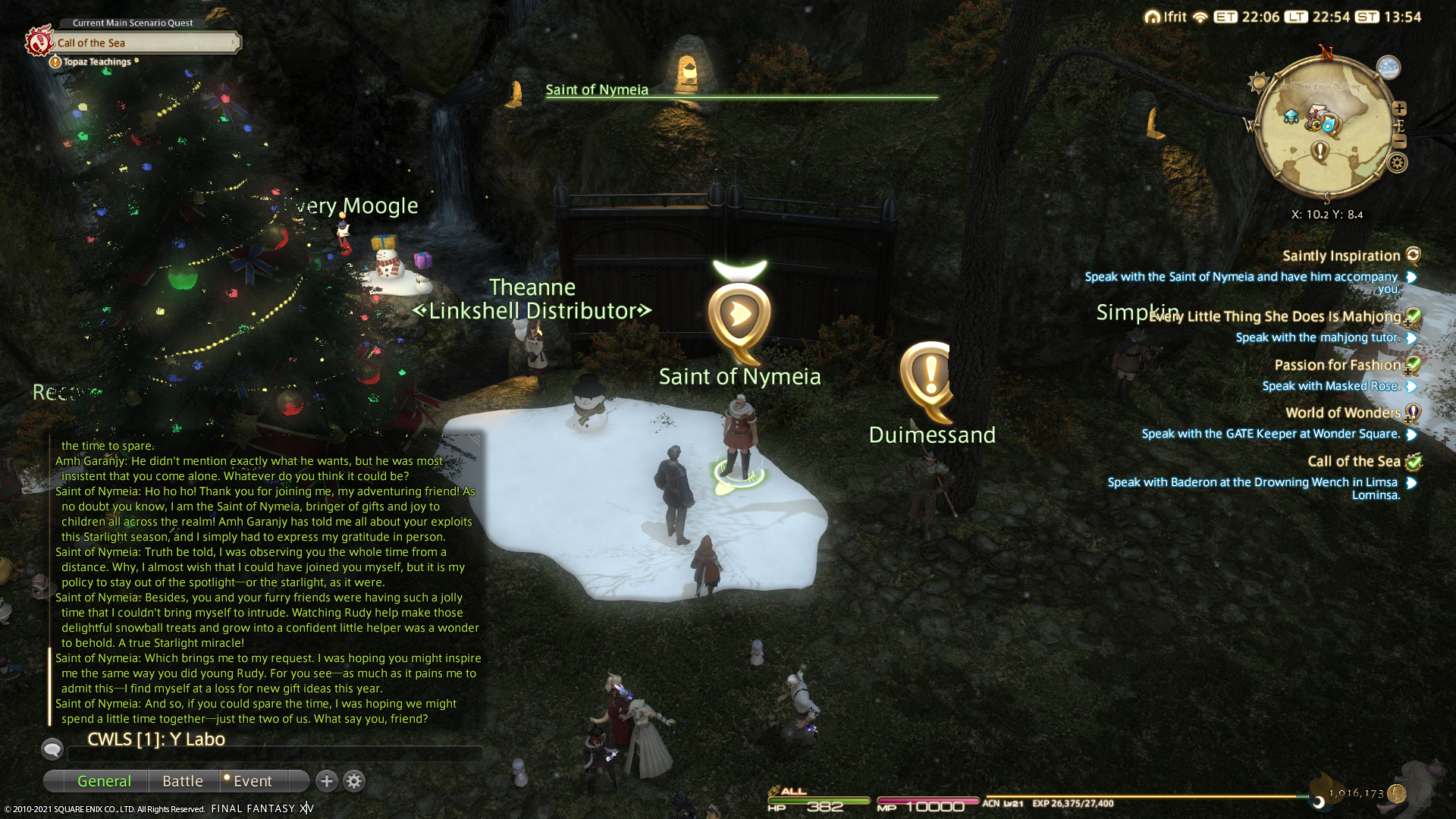Click the snowy weather icon by the minimap
This screenshot has height=819, width=1456.
point(1389,67)
